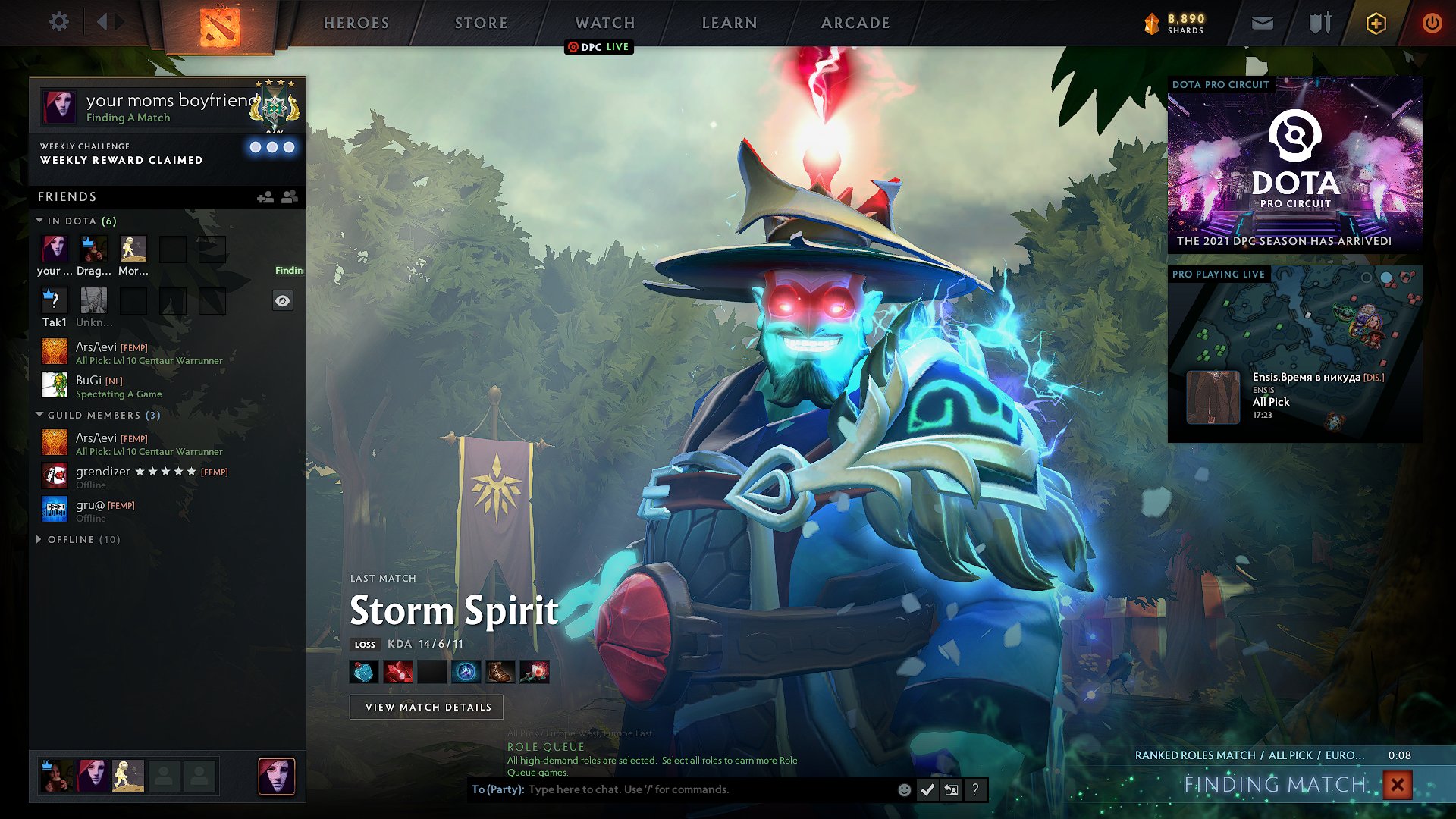
Task: Toggle the spectate eye icon
Action: pyautogui.click(x=283, y=300)
